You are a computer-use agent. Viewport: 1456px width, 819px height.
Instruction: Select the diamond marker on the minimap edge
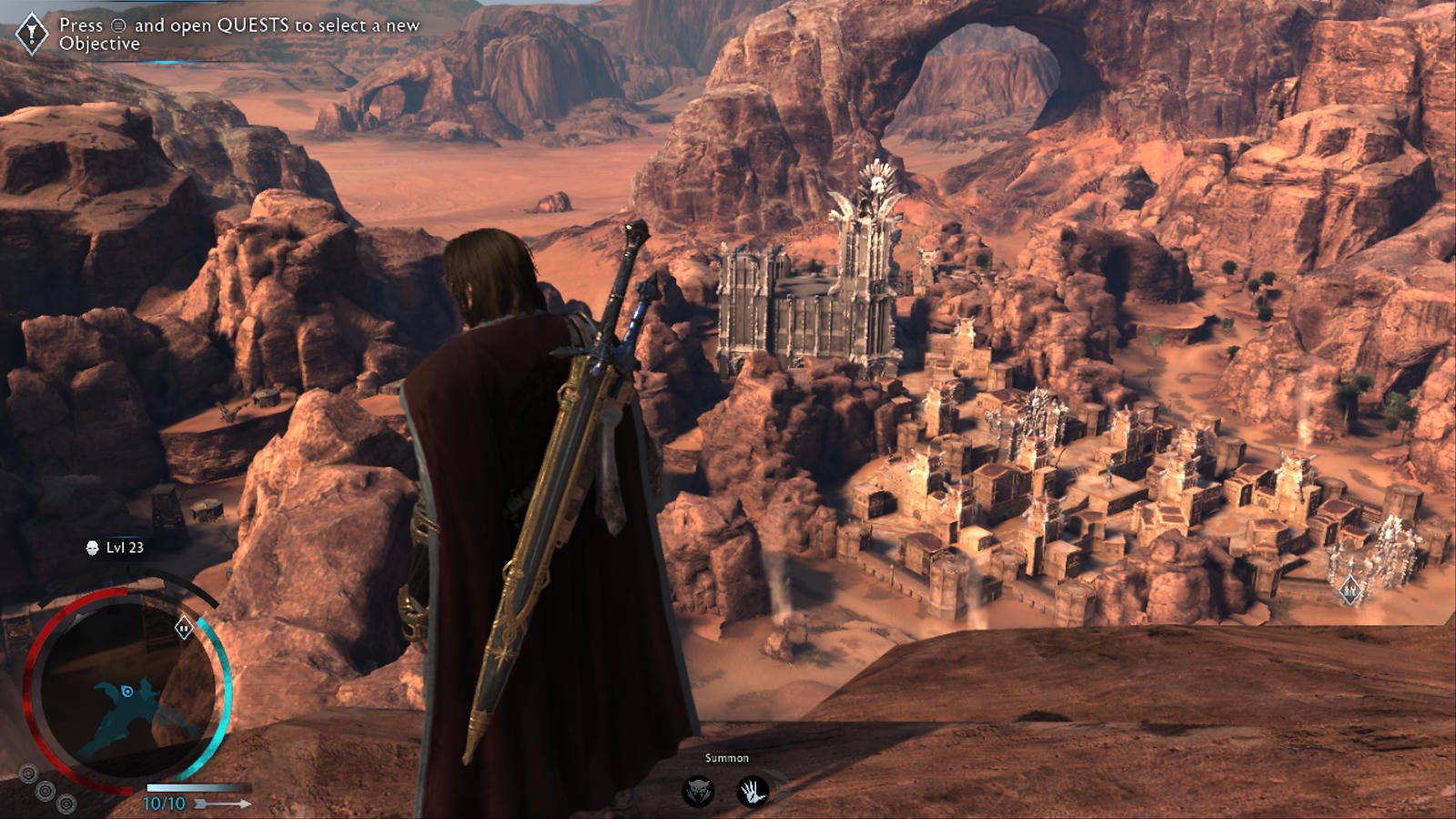pos(184,627)
